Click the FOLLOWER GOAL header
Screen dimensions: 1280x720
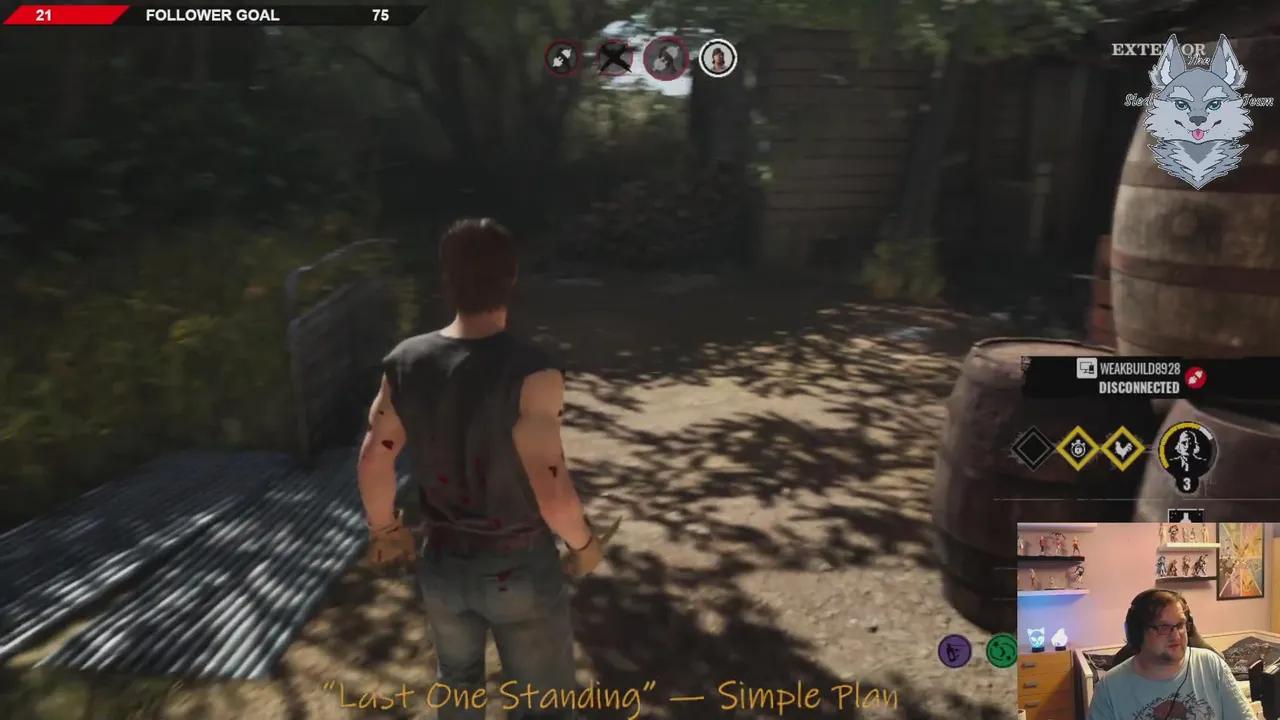(211, 15)
